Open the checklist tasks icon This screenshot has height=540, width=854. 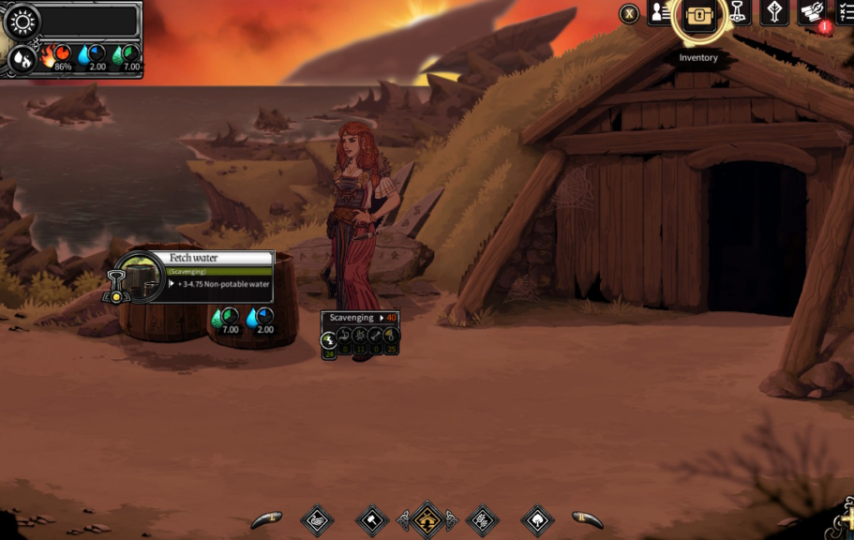tap(845, 12)
